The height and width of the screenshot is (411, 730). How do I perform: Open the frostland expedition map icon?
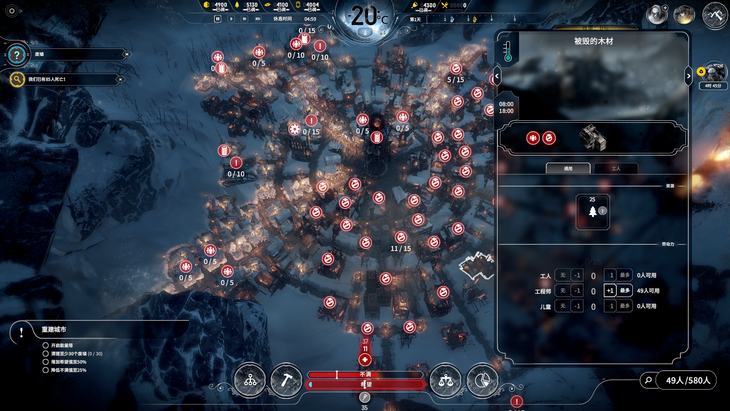[714, 15]
